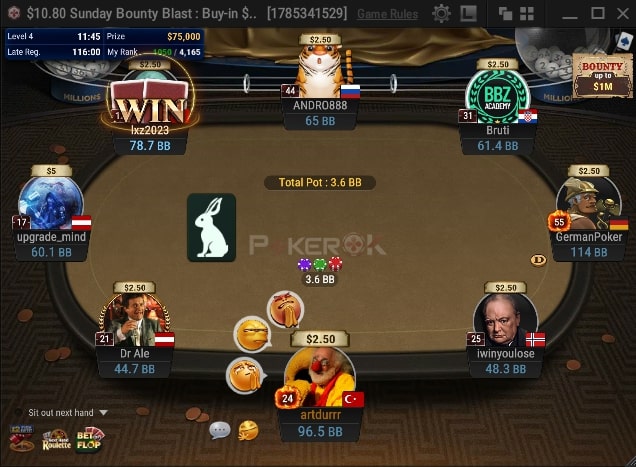This screenshot has height=467, width=636.
Task: Open the emoji picker near the chat bubble
Action: pos(247,430)
